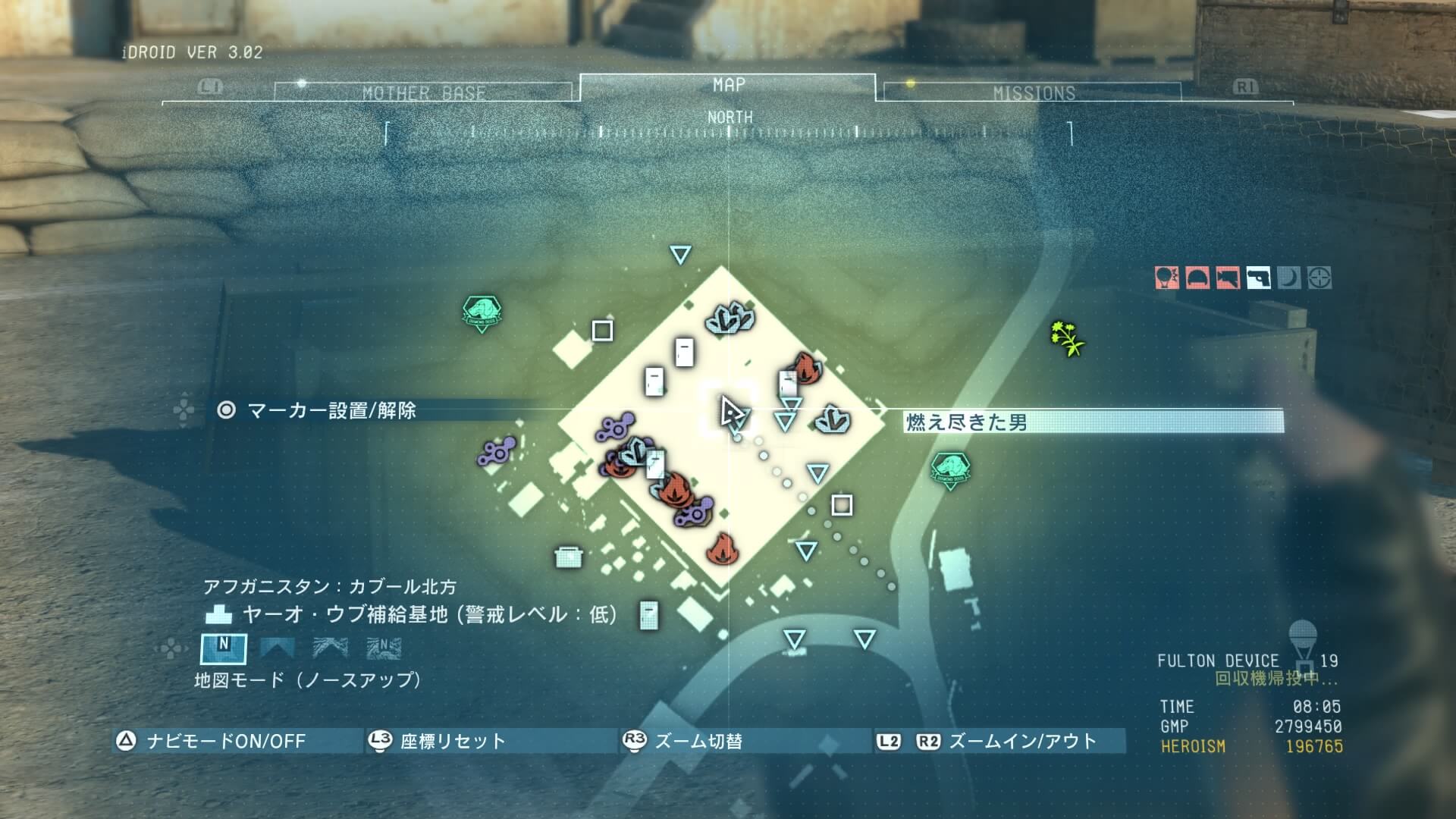Select the Fulton balloon countermeasure icon
1456x819 pixels.
(1167, 278)
